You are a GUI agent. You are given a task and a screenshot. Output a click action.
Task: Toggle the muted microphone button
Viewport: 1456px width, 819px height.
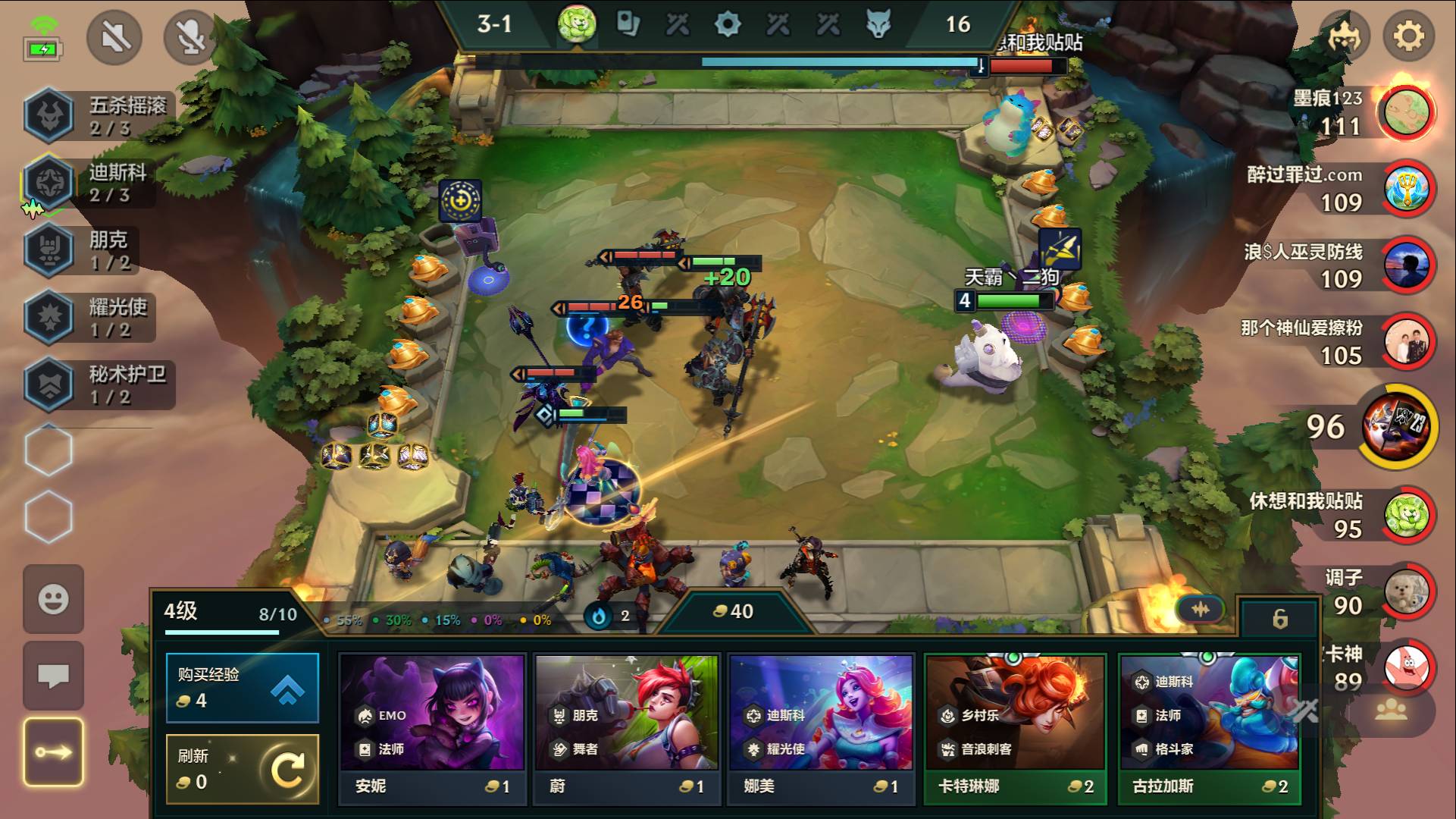click(x=191, y=36)
